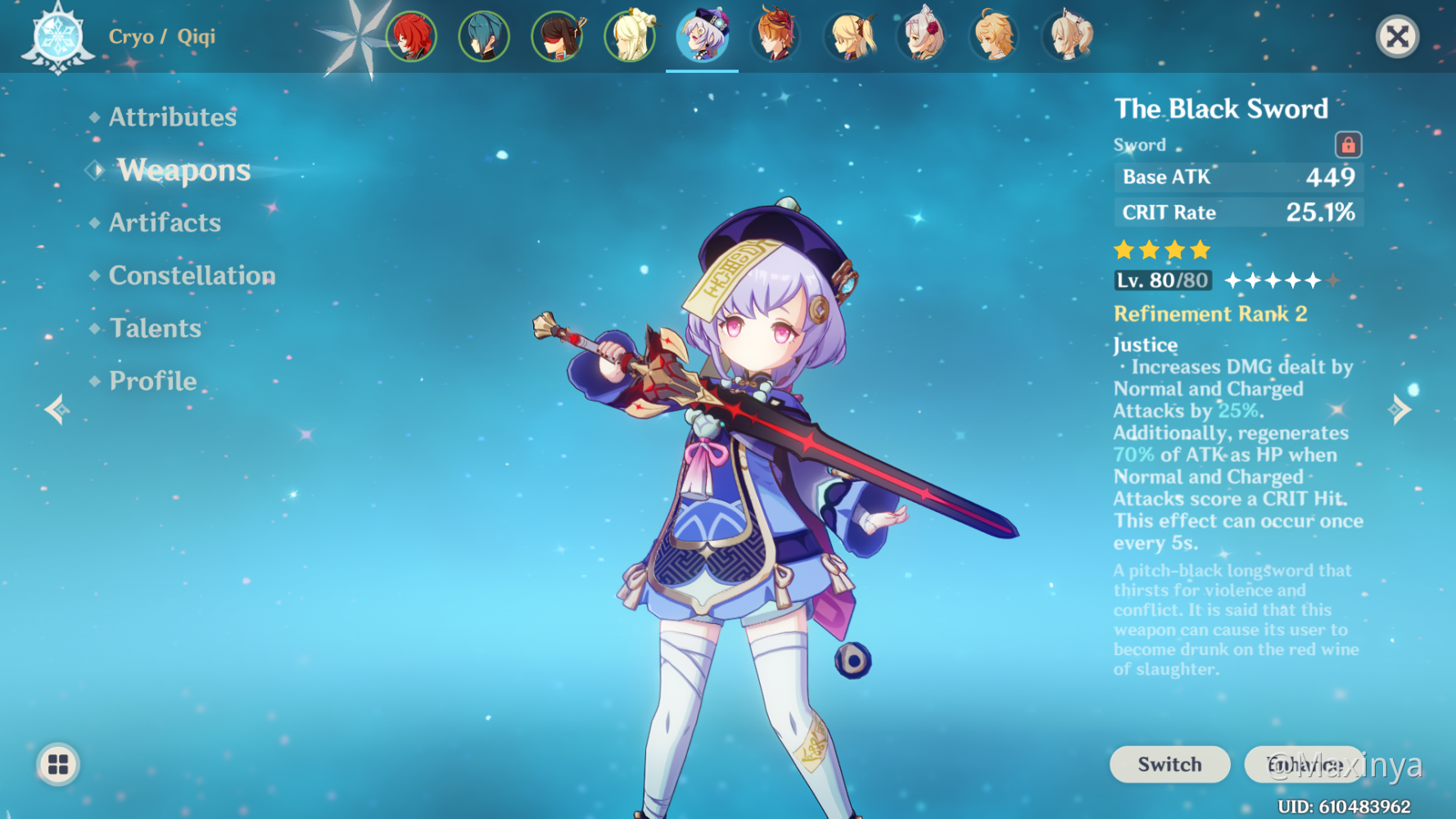
Task: Go to the previous character arrow
Action: click(x=56, y=409)
